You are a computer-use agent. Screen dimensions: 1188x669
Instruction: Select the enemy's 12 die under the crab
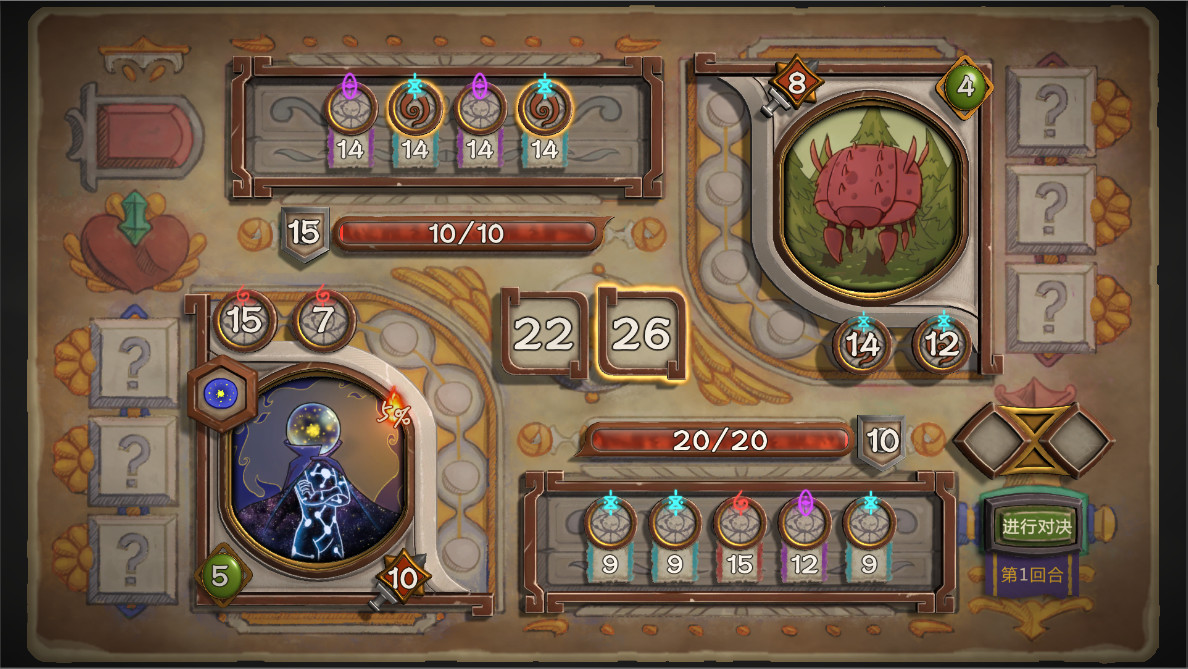[x=941, y=344]
